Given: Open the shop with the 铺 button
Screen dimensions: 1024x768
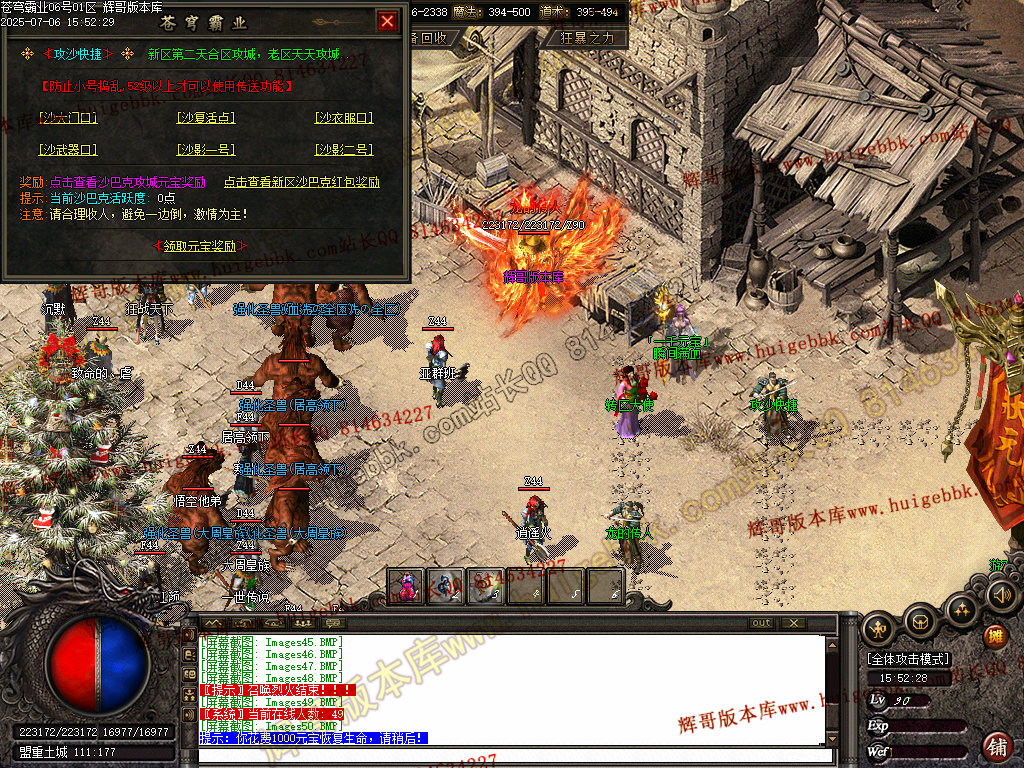Looking at the screenshot, I should point(996,745).
